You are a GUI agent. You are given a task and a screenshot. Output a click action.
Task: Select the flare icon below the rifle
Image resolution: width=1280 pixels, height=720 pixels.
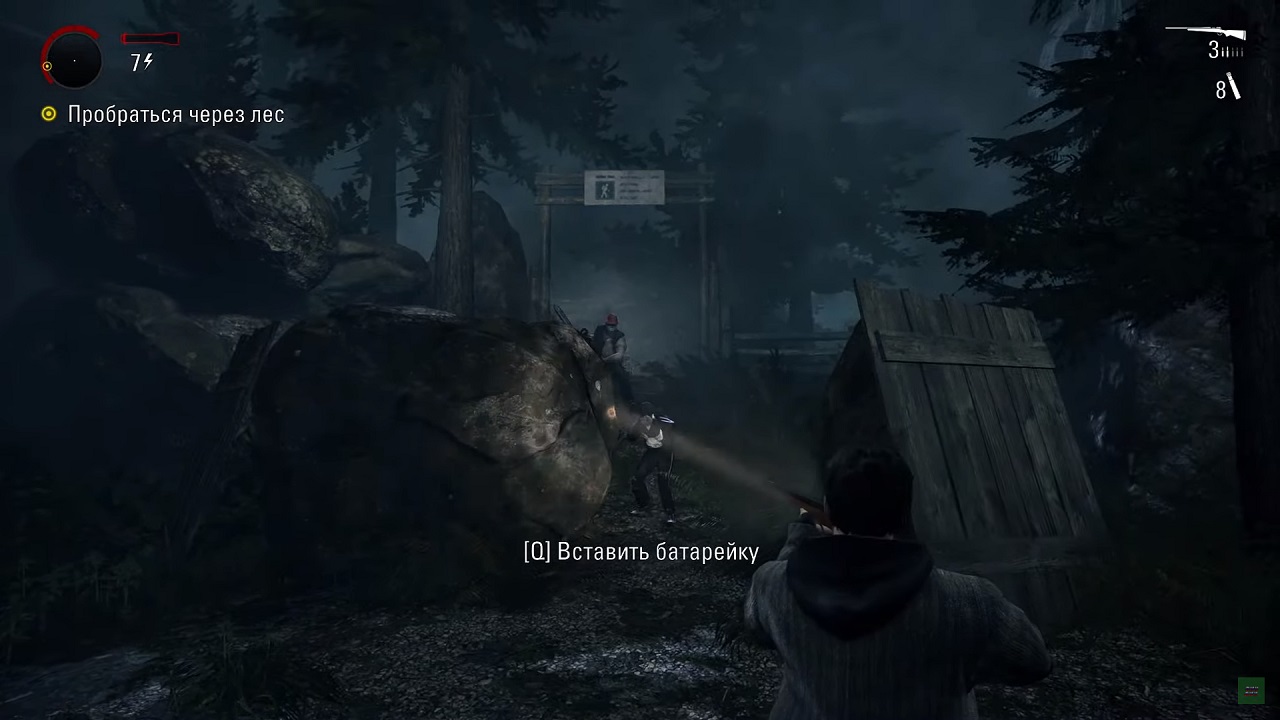point(1232,87)
